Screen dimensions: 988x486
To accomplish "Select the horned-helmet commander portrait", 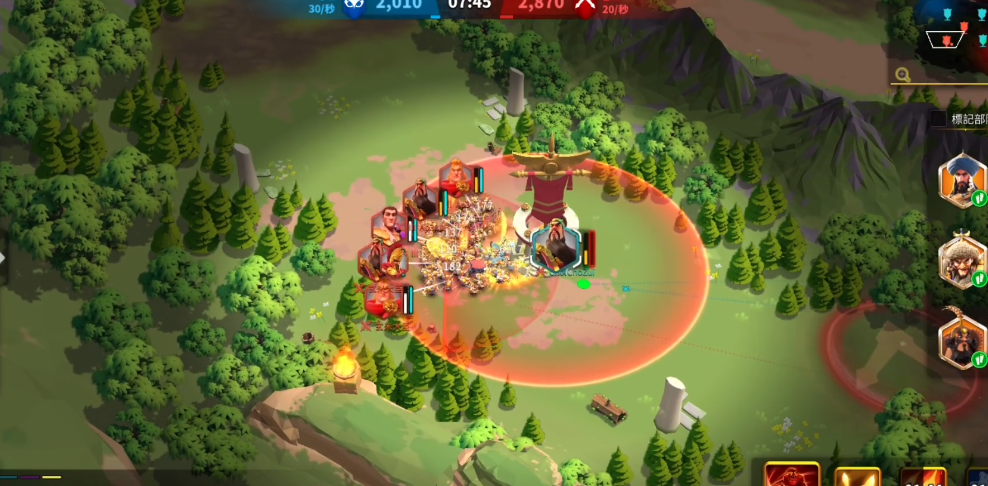I will [x=962, y=341].
